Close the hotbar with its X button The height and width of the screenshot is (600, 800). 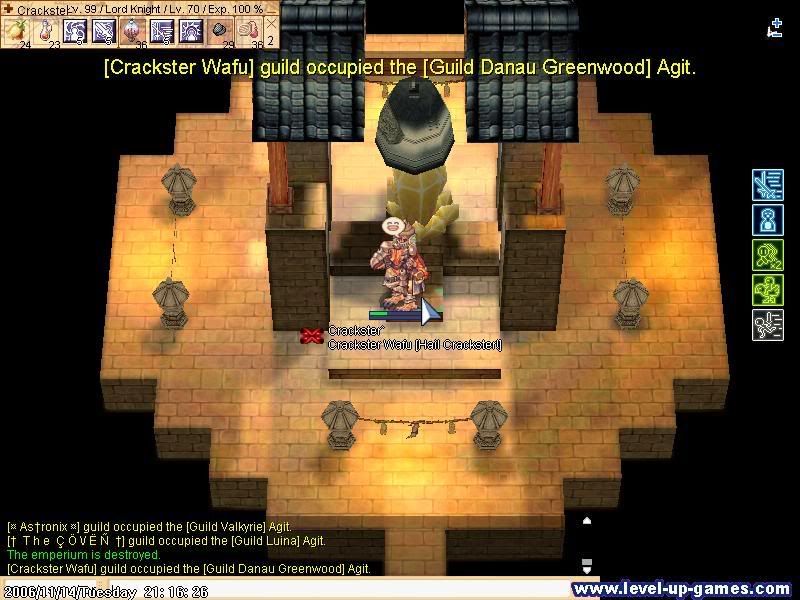click(x=271, y=22)
